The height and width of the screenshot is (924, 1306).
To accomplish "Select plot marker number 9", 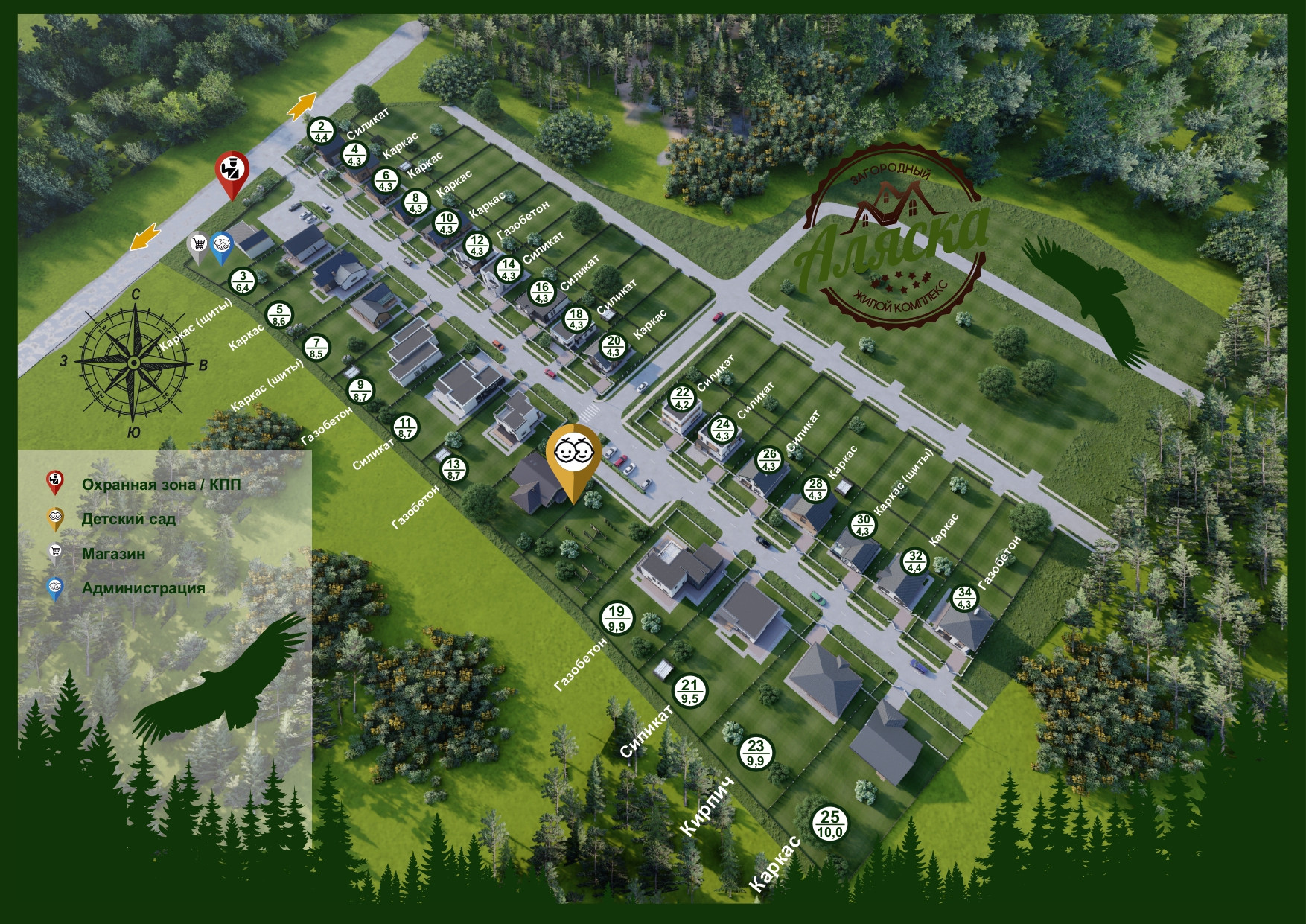I will (x=361, y=391).
